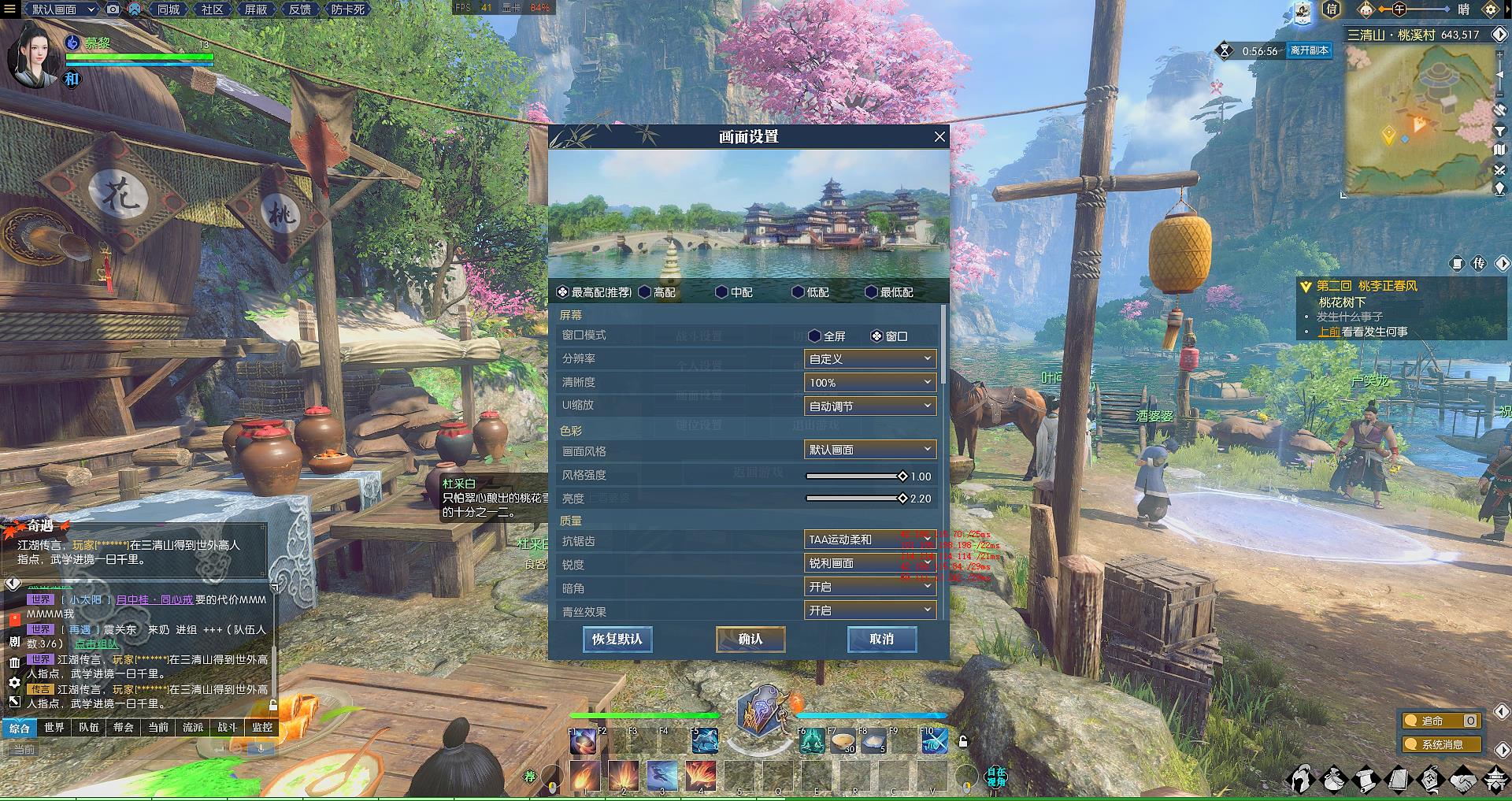Open the 暗角 vignette dropdown
This screenshot has height=801, width=1512.
click(x=869, y=587)
